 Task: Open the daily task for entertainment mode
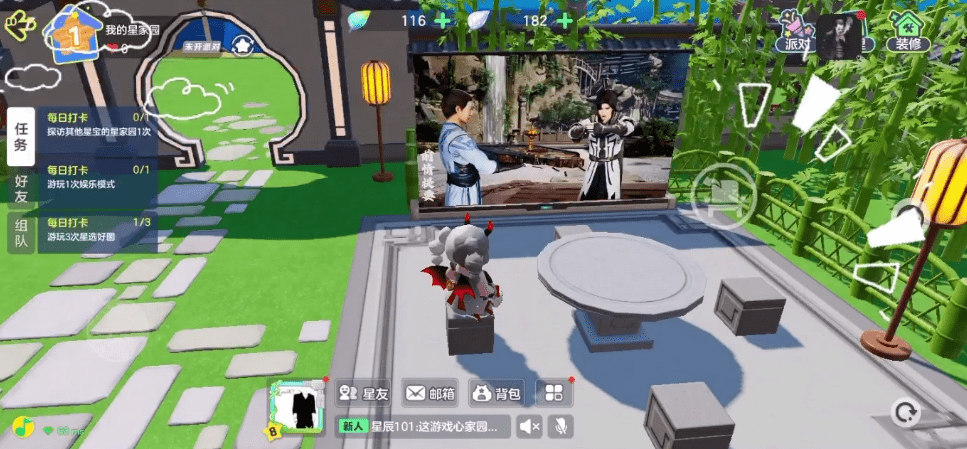pos(98,178)
